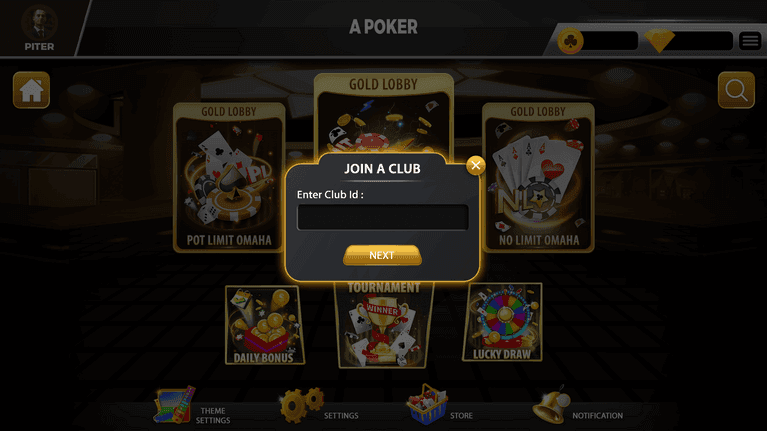Claim the Daily Bonus tile
Screen dimensions: 767x431
coord(265,325)
